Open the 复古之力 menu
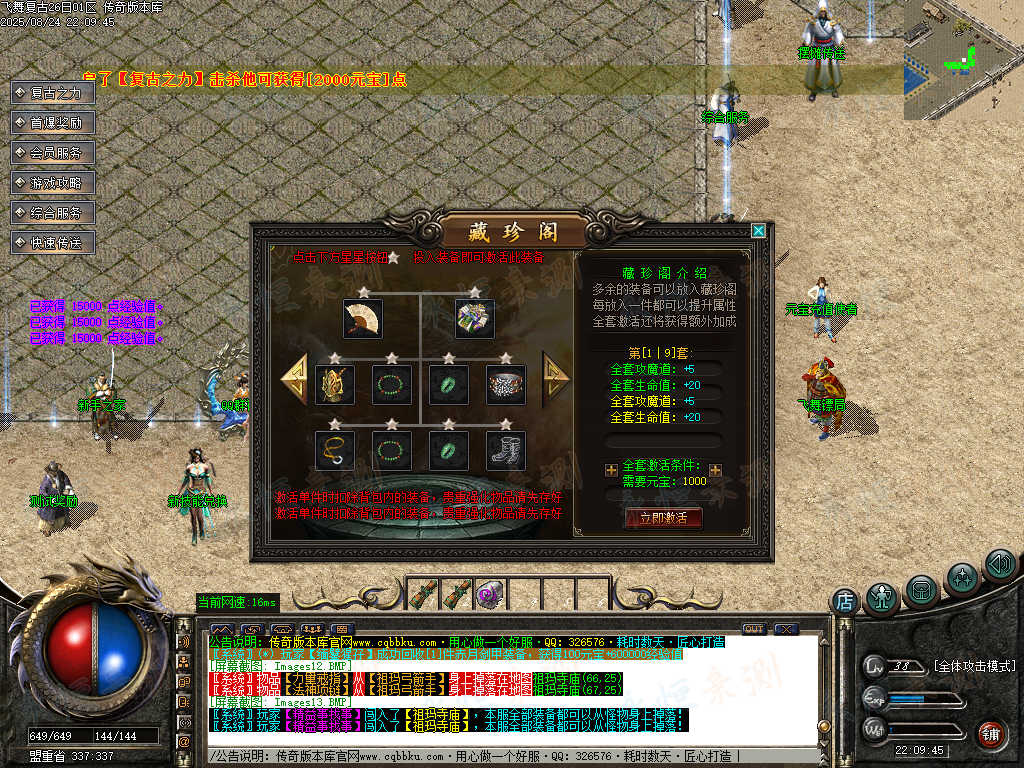 (53, 93)
